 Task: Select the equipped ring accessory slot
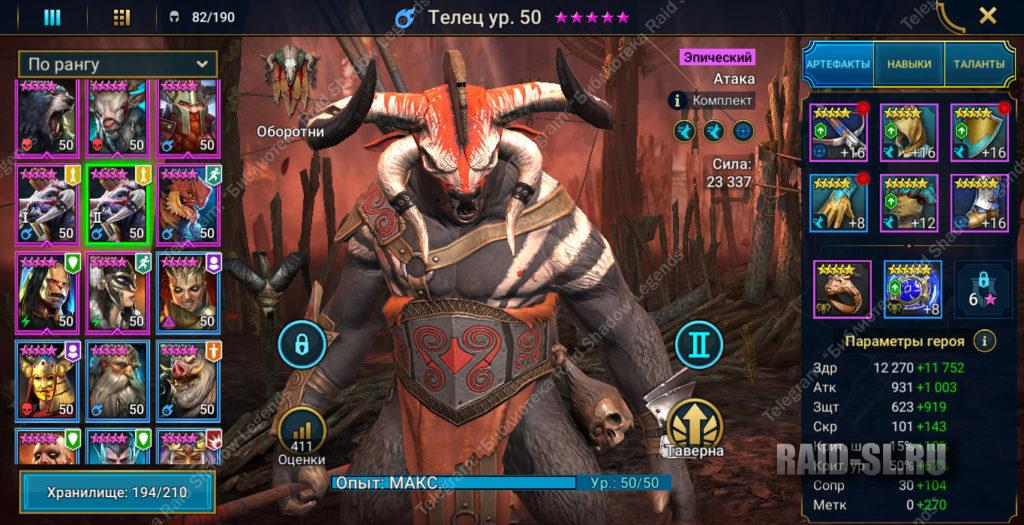click(841, 288)
